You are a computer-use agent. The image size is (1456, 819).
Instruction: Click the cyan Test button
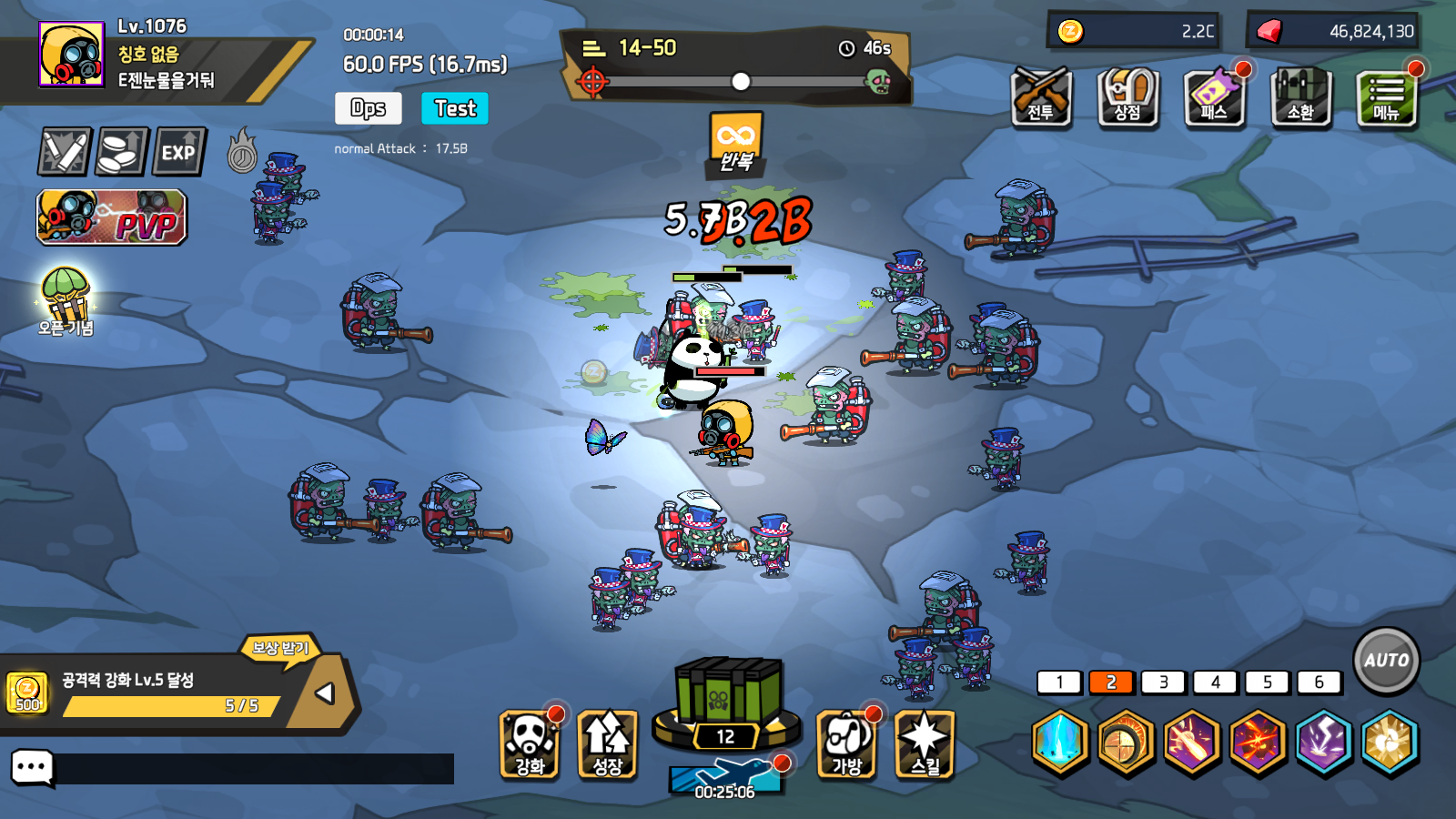455,108
